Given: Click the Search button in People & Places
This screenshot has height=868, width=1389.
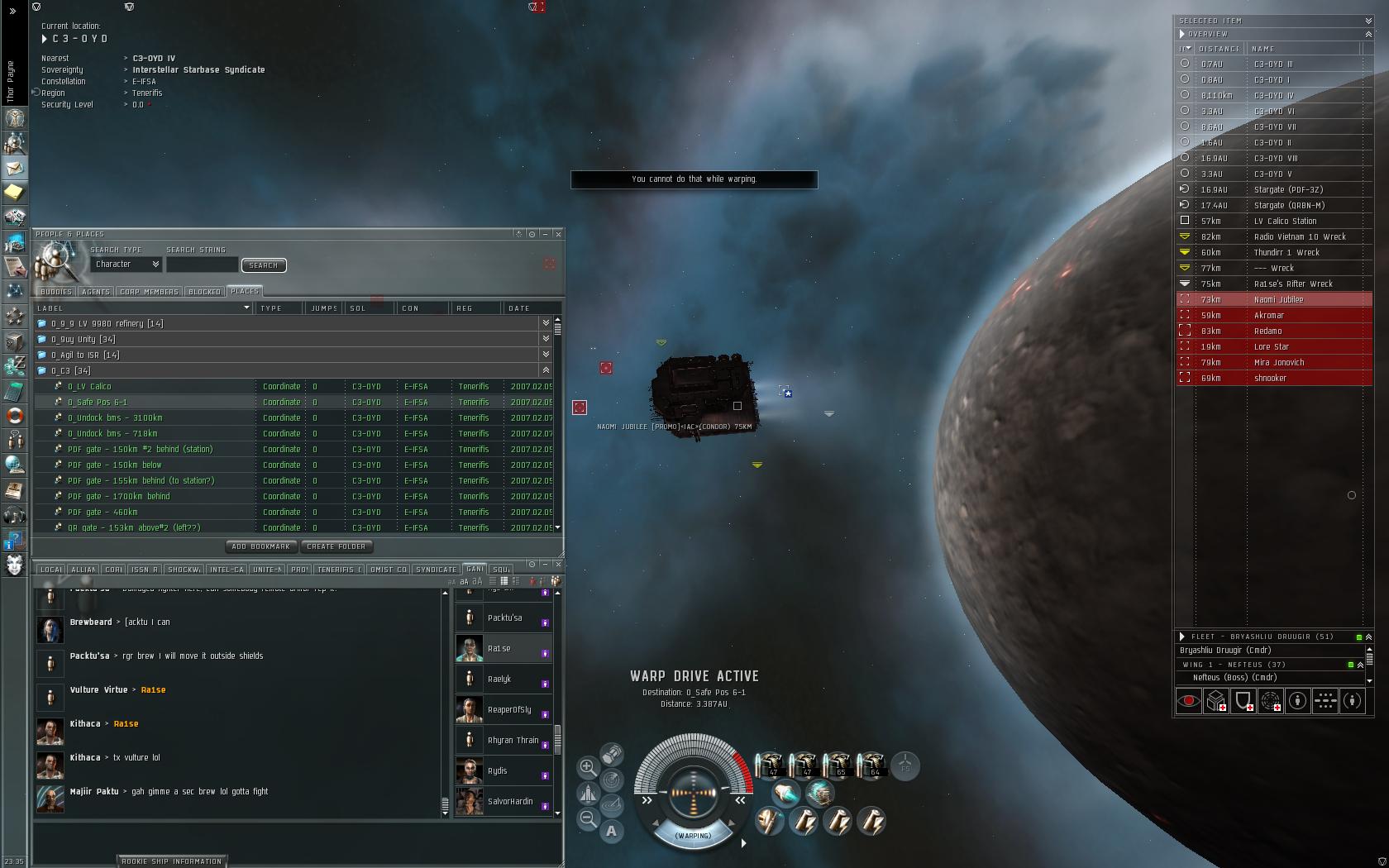Looking at the screenshot, I should click(x=263, y=265).
